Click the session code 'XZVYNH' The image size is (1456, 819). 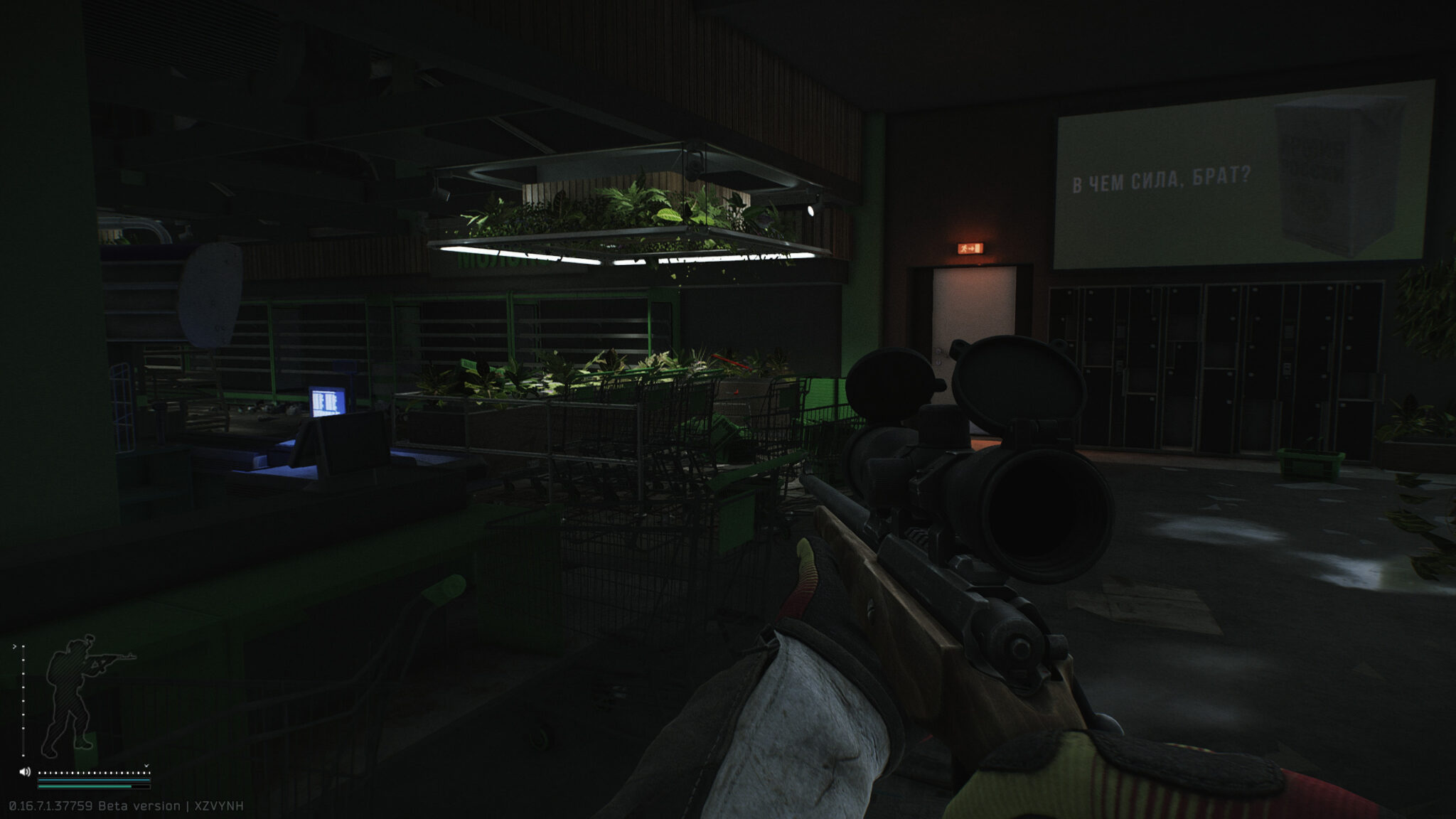click(220, 805)
